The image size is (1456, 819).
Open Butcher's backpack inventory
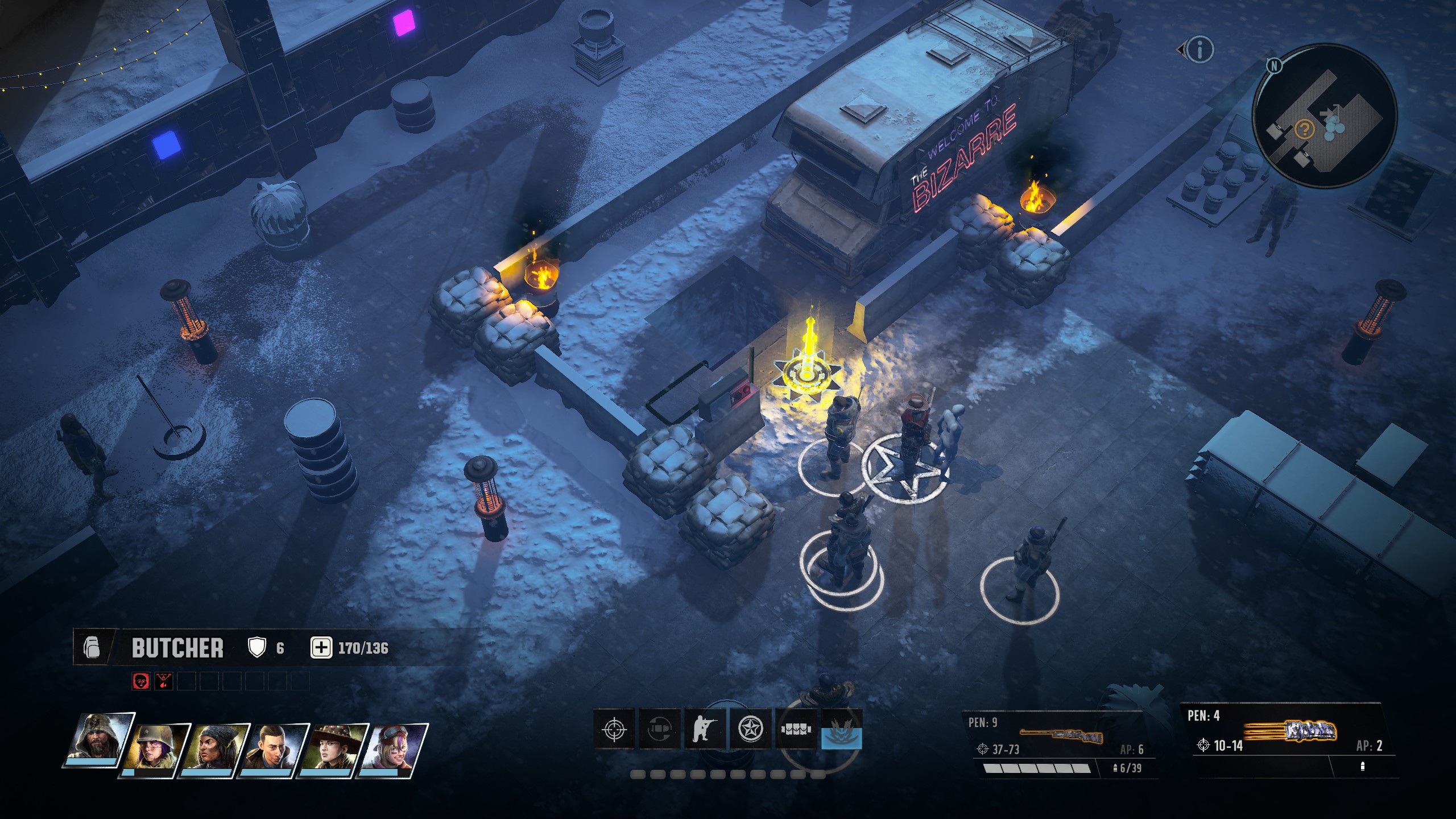click(x=92, y=647)
